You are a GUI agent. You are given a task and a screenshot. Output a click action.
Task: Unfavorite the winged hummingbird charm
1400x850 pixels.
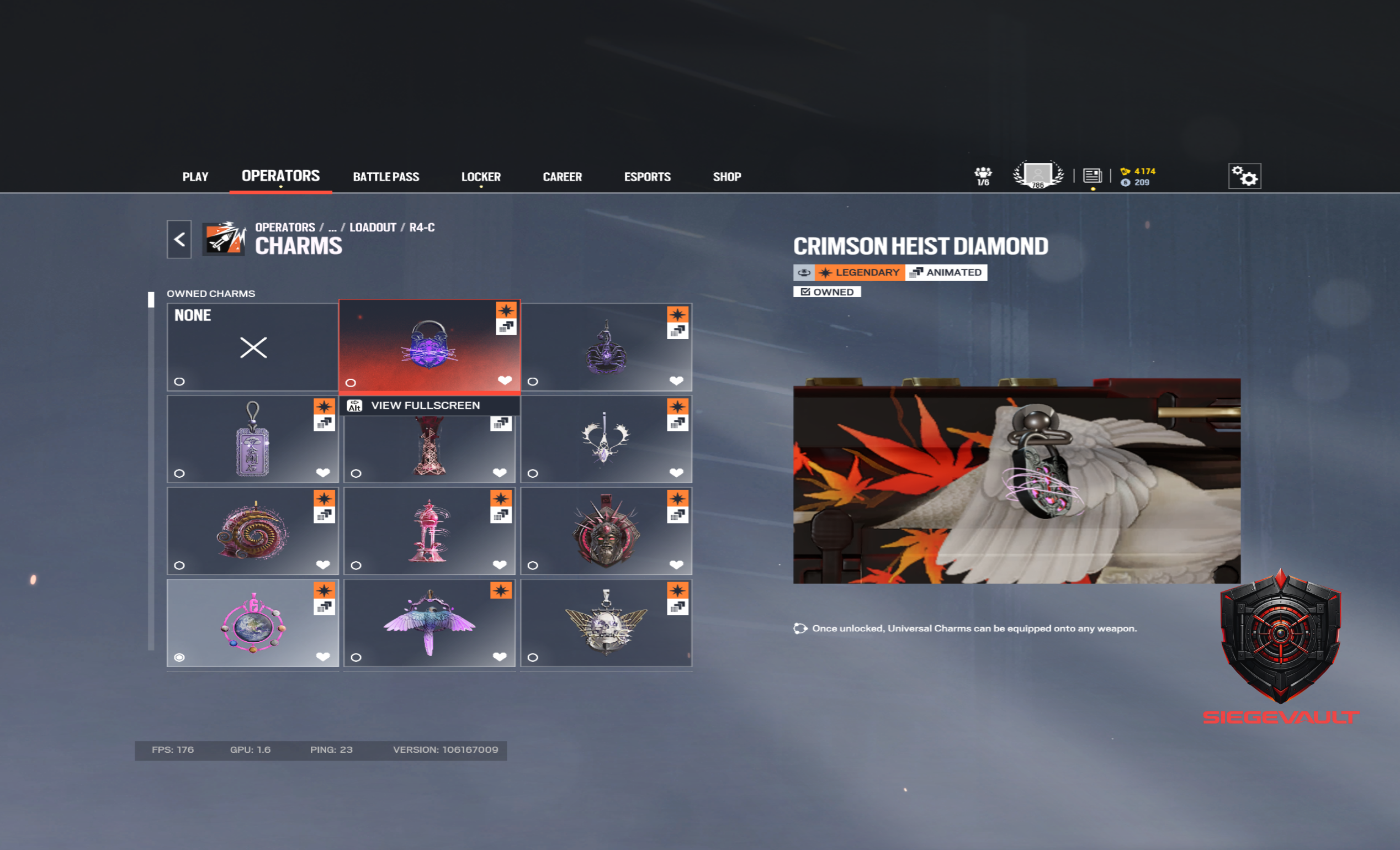500,657
